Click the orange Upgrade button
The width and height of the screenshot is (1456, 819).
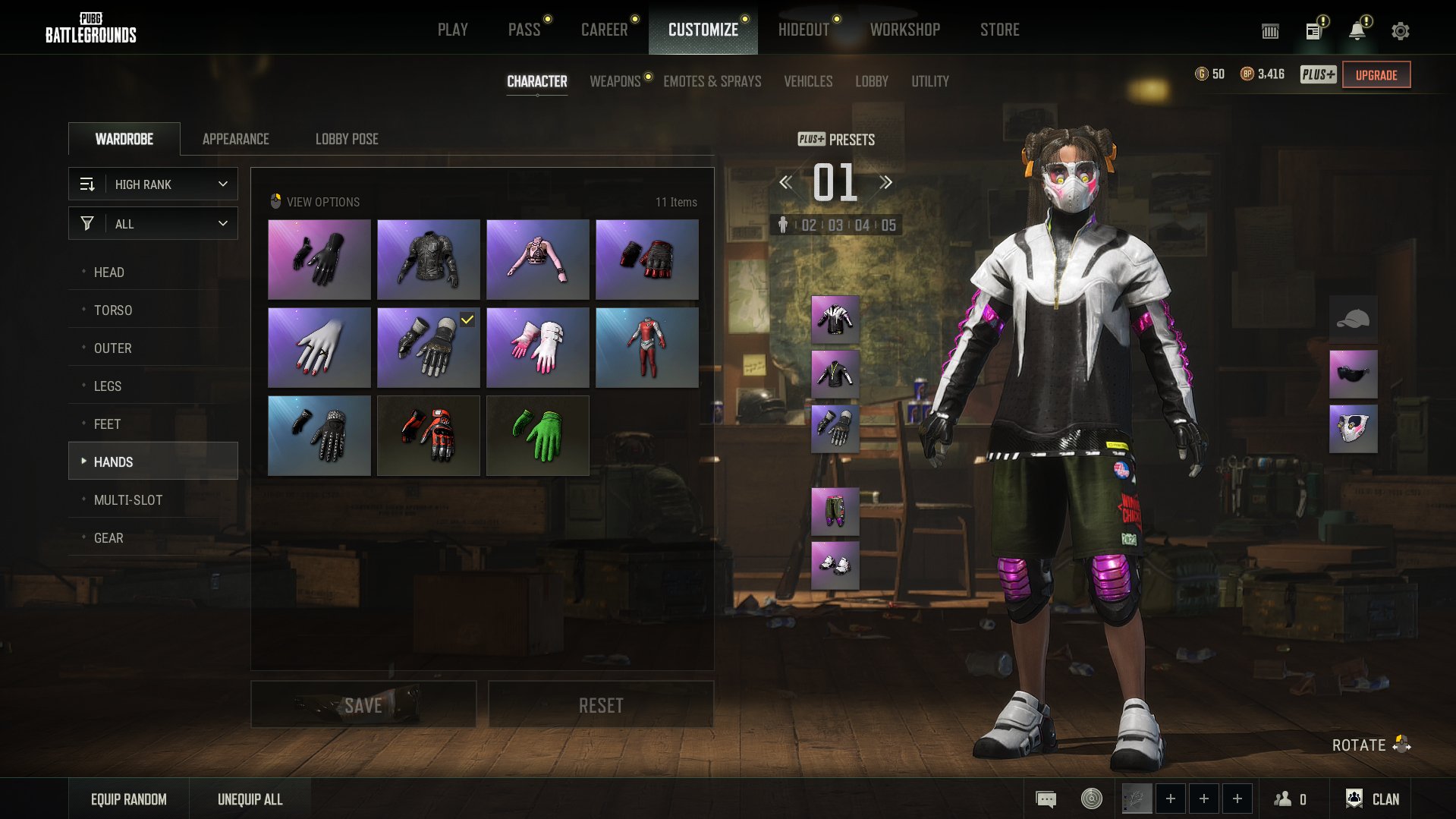(1376, 75)
